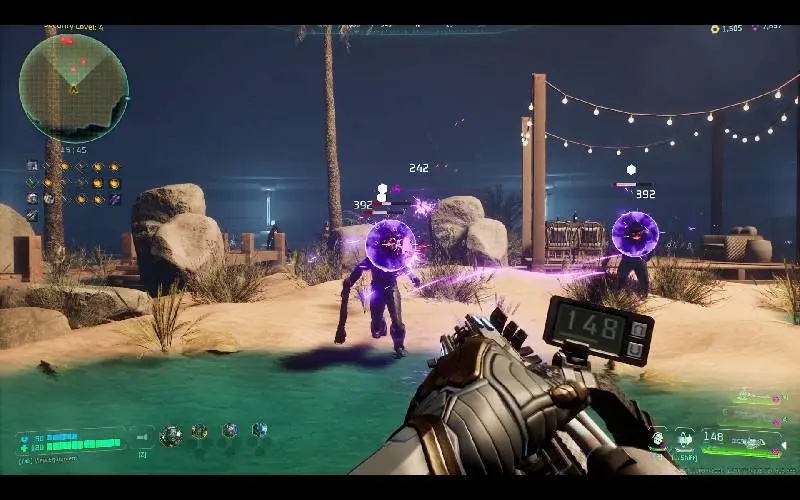Select the large grey round ability icon

coord(171,435)
